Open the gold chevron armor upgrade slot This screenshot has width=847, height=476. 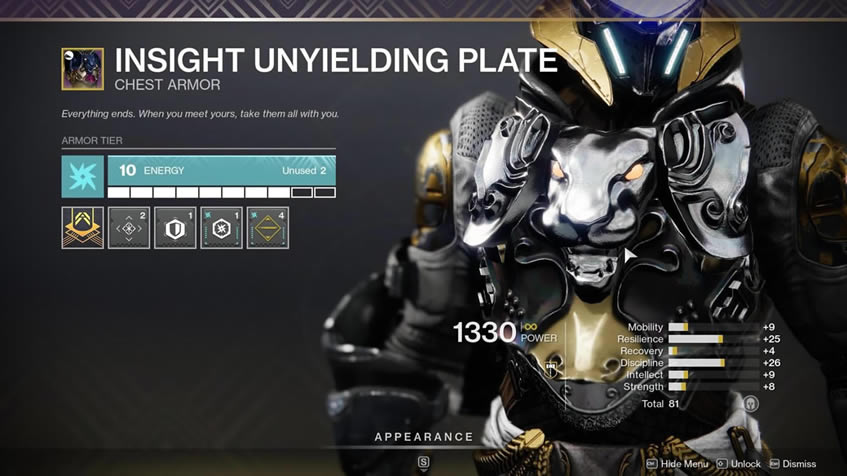point(82,228)
